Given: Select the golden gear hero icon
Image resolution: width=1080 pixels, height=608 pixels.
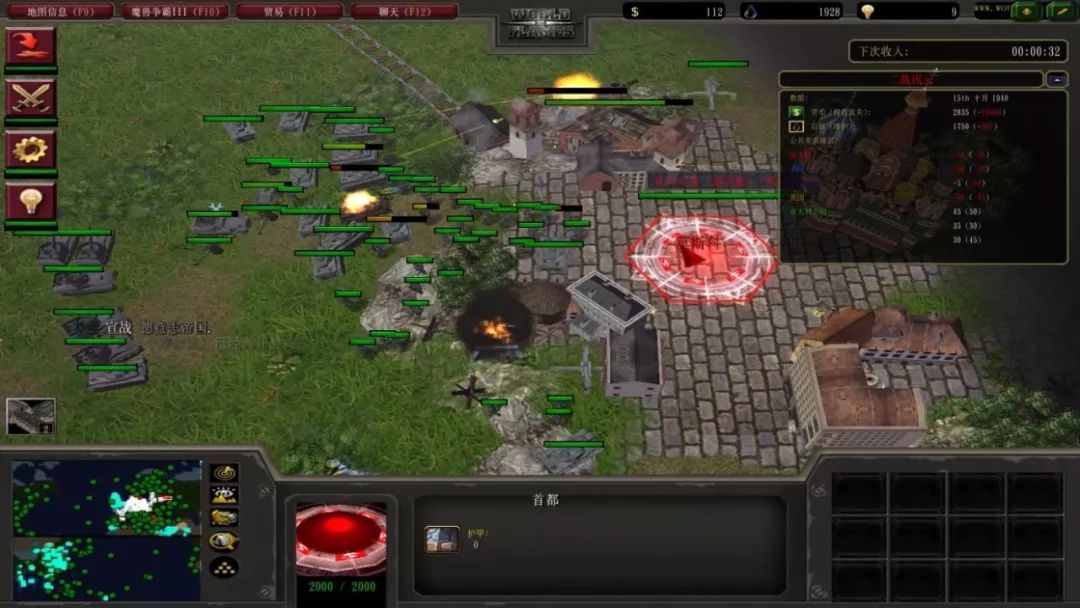Looking at the screenshot, I should coord(31,149).
